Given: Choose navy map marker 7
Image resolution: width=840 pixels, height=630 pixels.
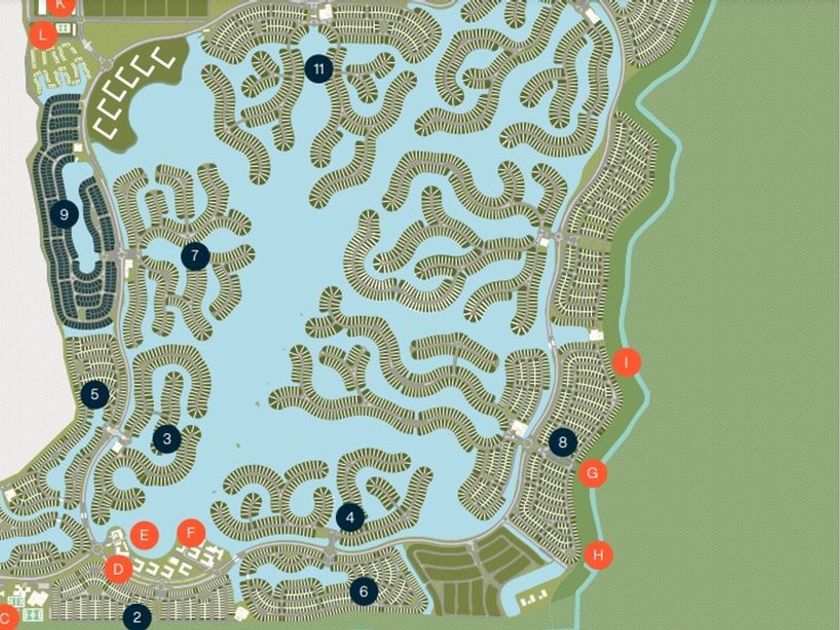Looking at the screenshot, I should [195, 256].
